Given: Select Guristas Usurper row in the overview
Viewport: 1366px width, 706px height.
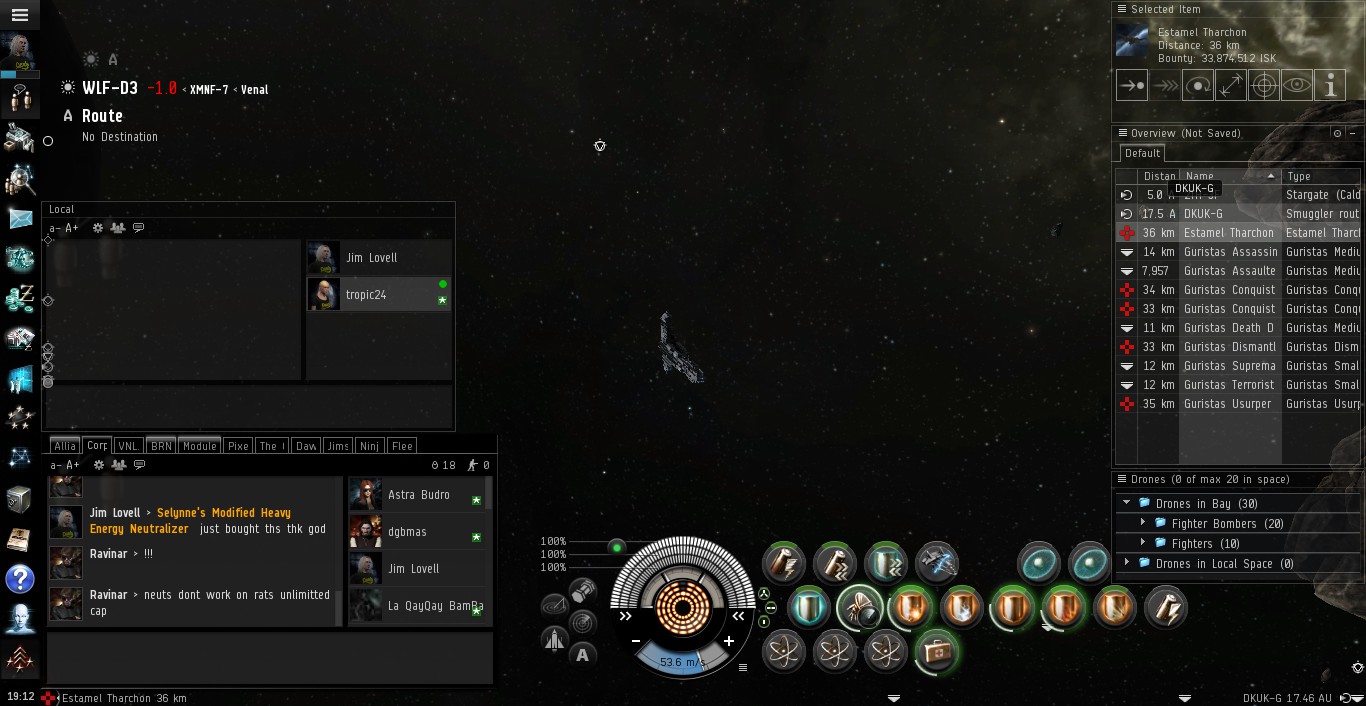Looking at the screenshot, I should [x=1227, y=404].
